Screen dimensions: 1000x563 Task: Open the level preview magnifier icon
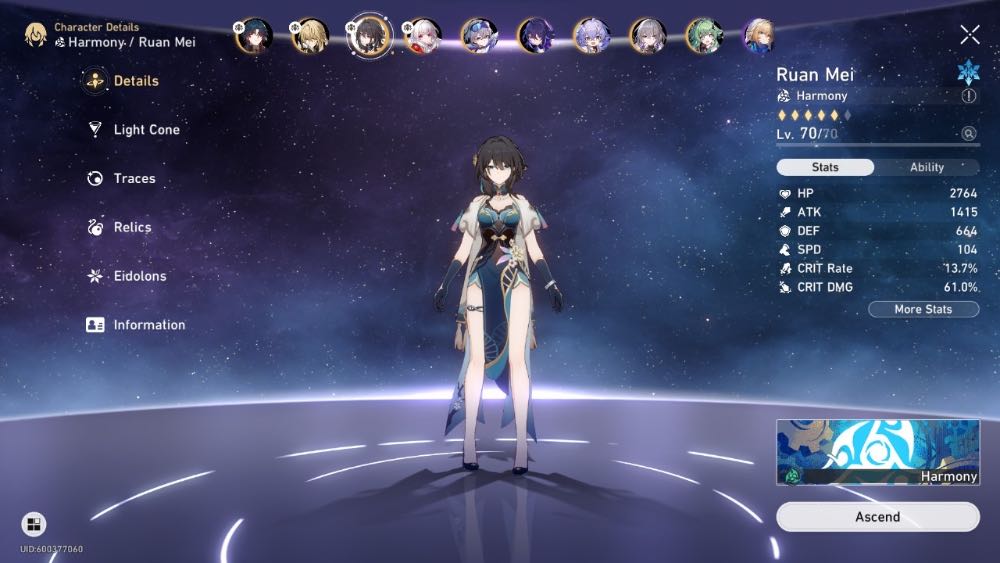coord(968,134)
